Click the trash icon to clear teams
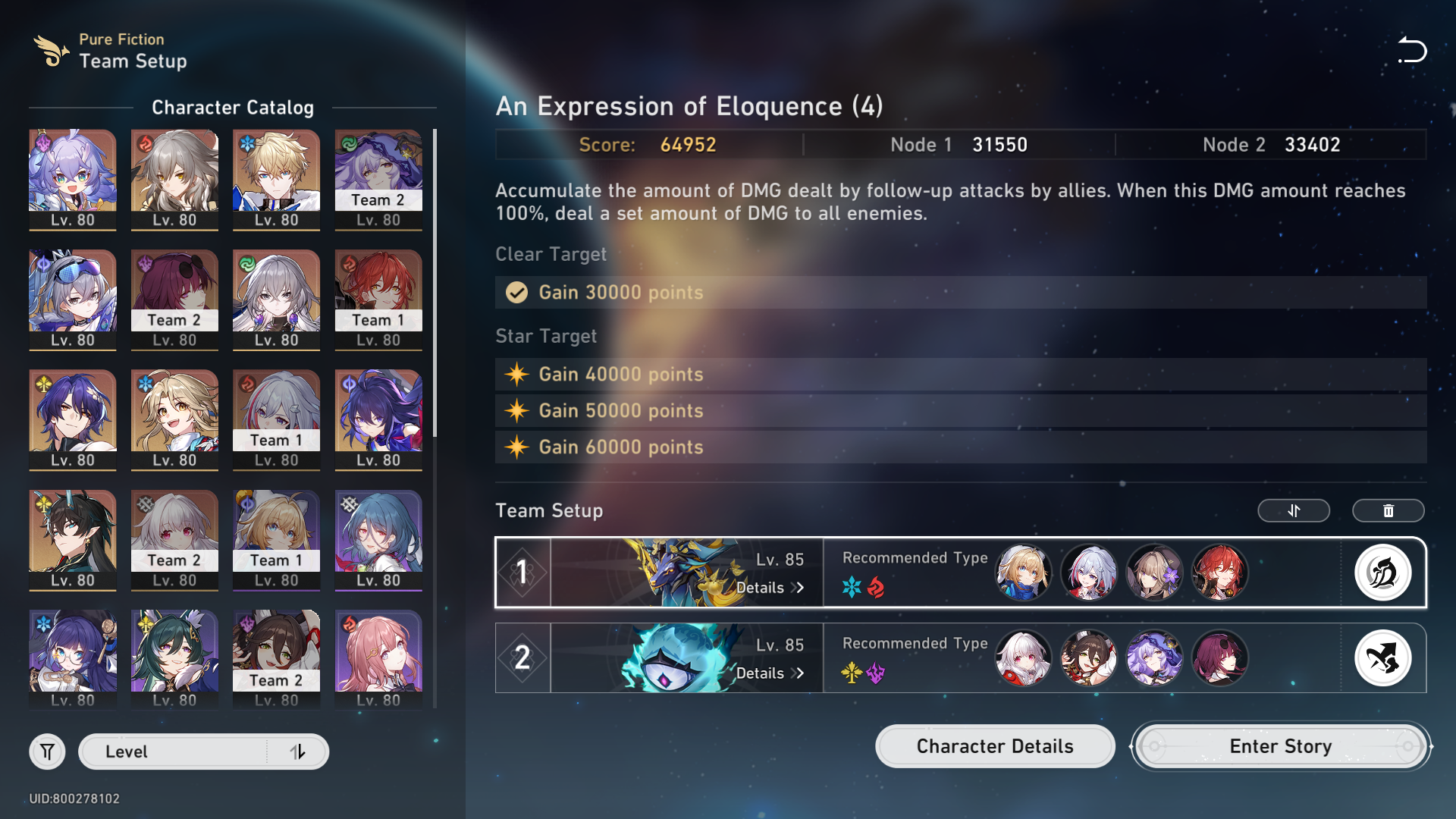Image resolution: width=1456 pixels, height=819 pixels. 1388,510
